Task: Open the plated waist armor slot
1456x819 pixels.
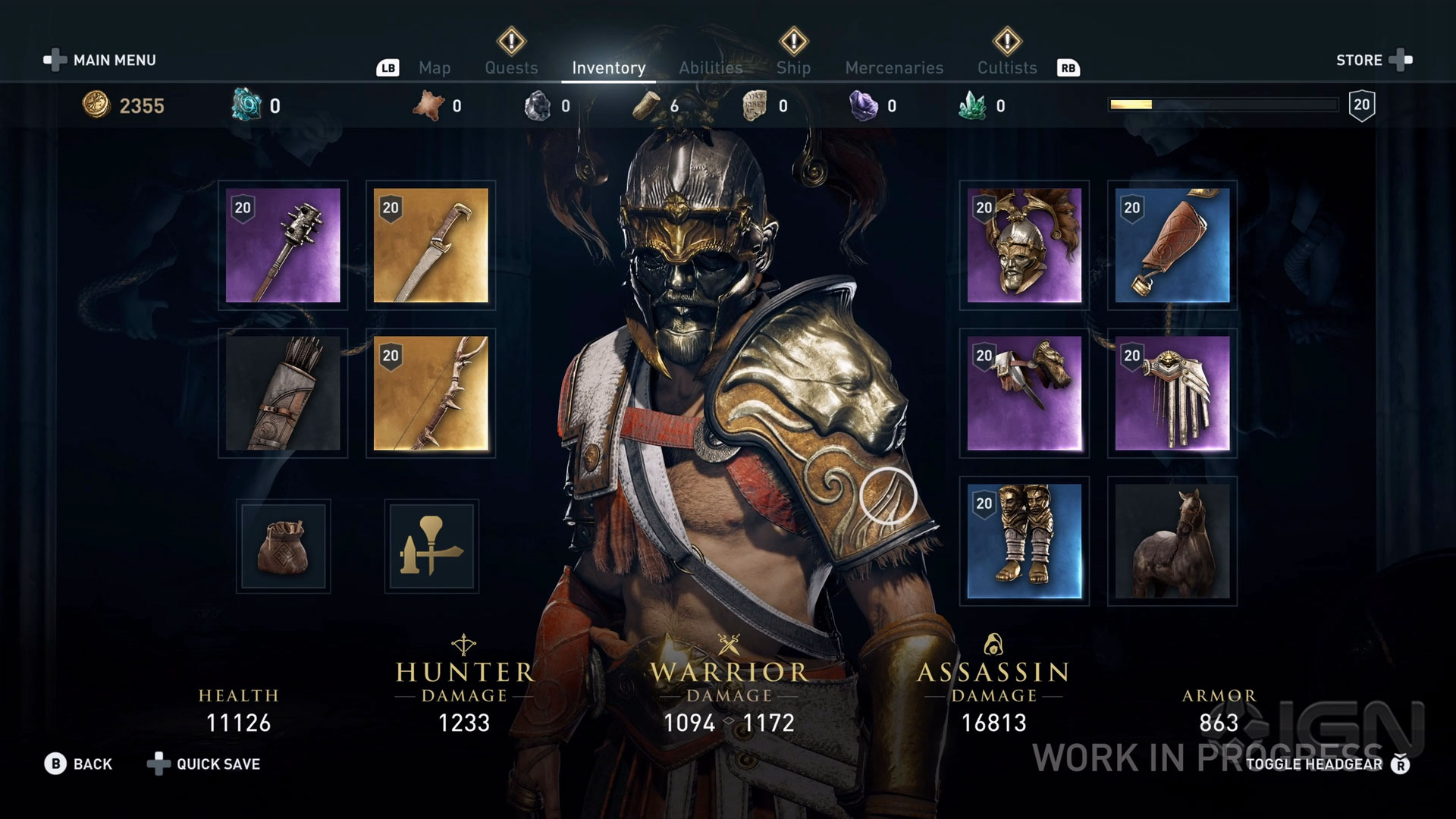Action: click(x=1172, y=393)
